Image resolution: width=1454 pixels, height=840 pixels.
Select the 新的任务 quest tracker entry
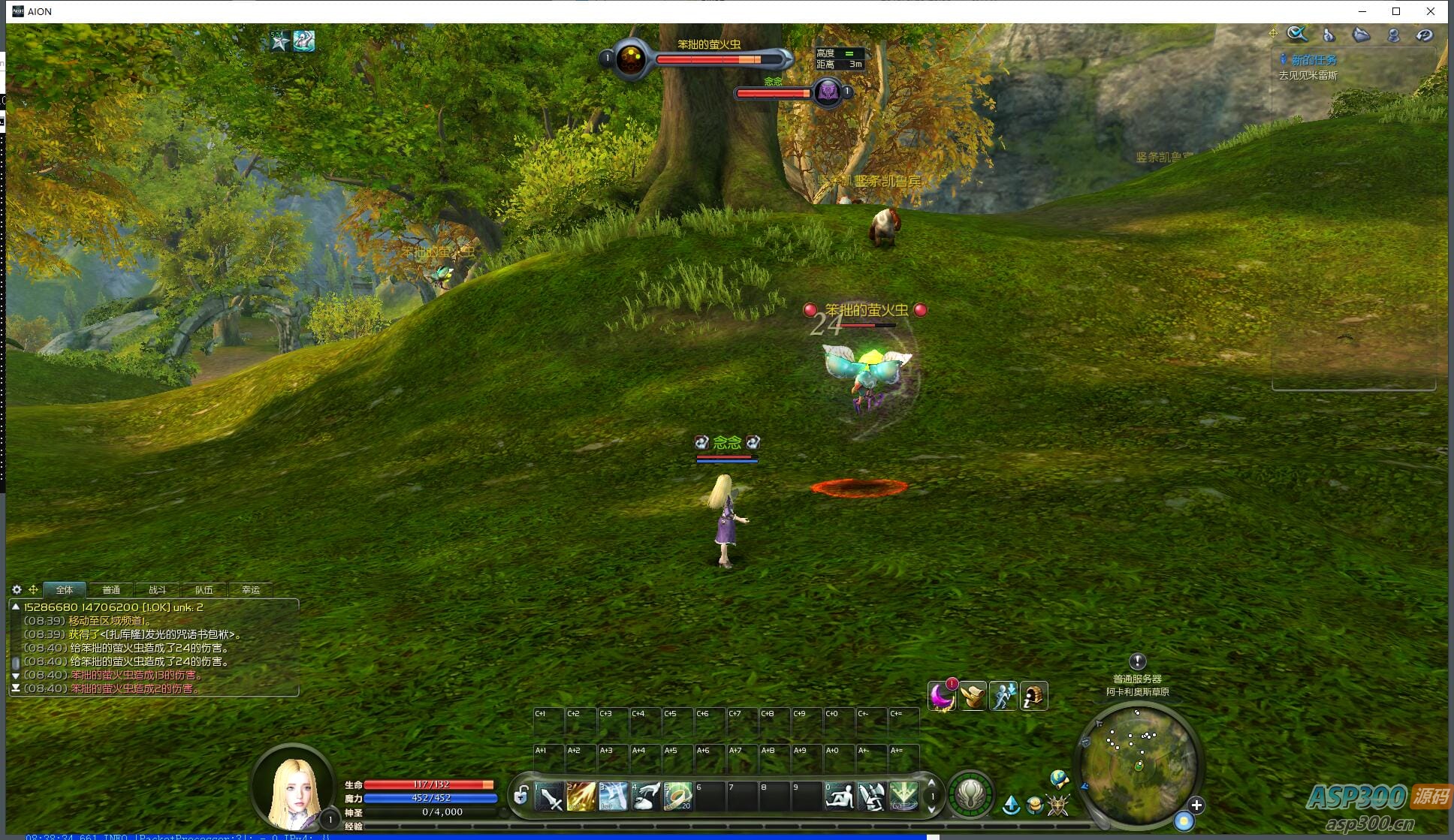(x=1314, y=60)
